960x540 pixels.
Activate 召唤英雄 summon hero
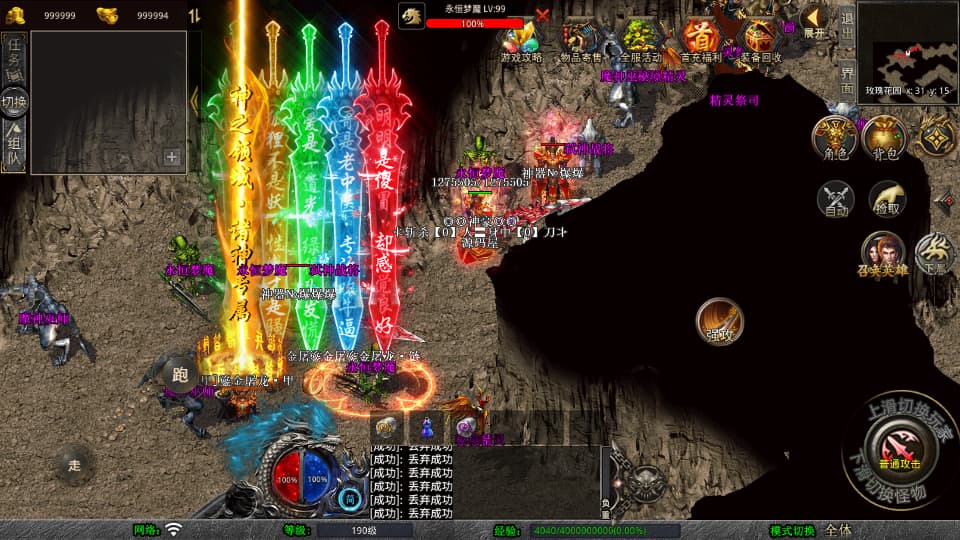(883, 254)
